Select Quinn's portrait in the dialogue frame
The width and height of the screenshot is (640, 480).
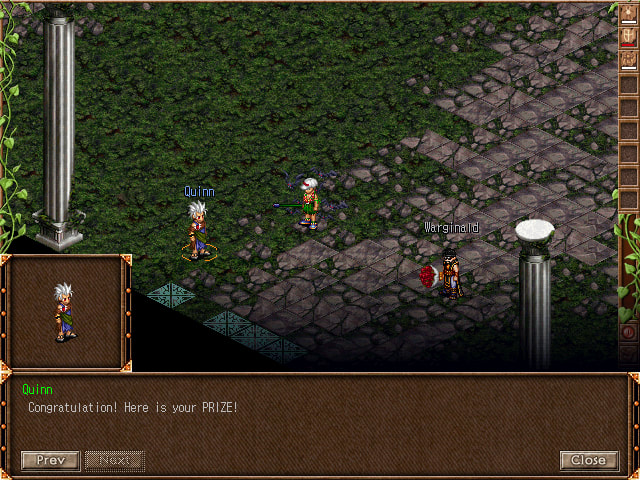click(65, 311)
